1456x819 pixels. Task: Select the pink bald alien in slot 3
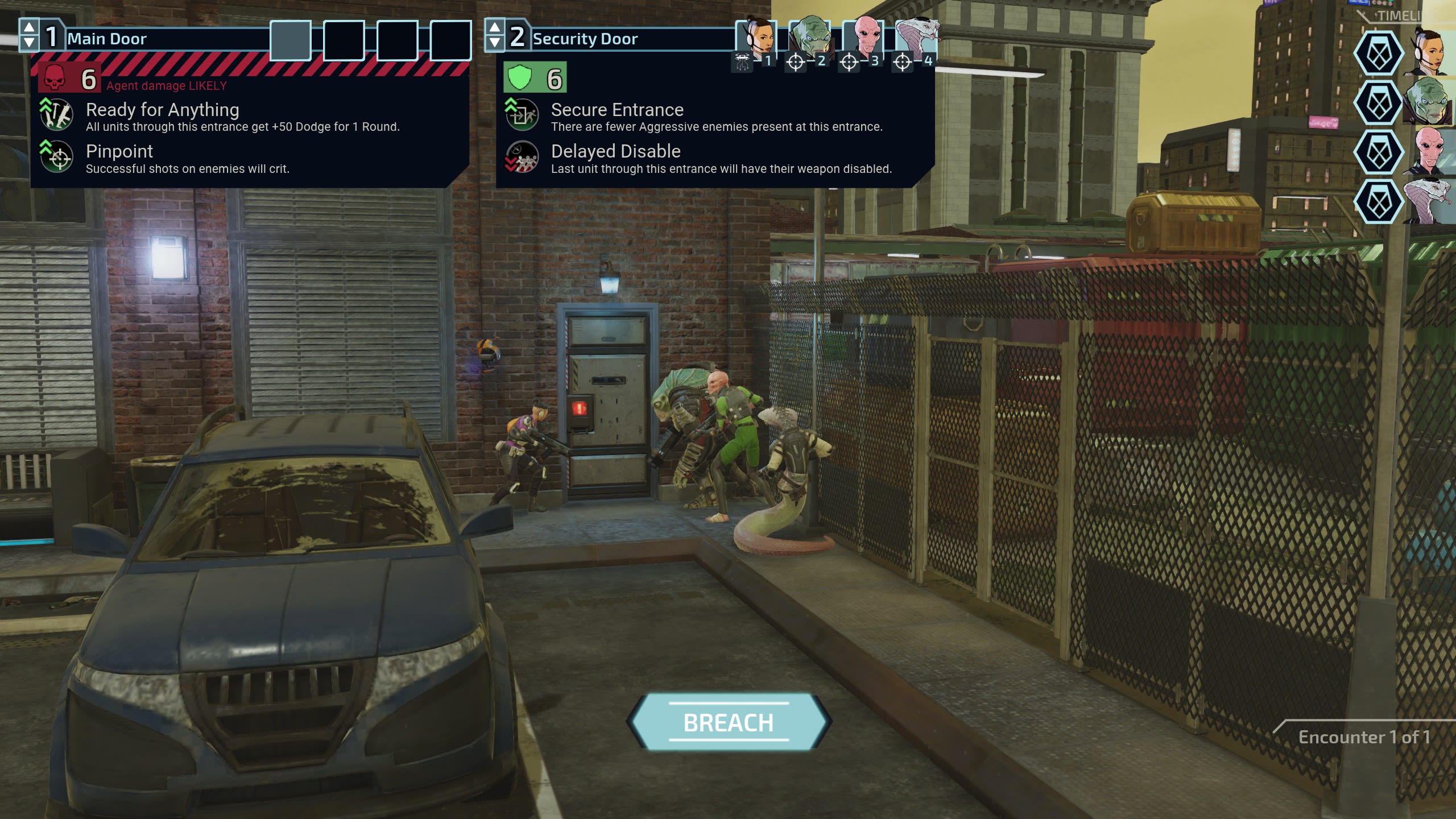coord(863,37)
